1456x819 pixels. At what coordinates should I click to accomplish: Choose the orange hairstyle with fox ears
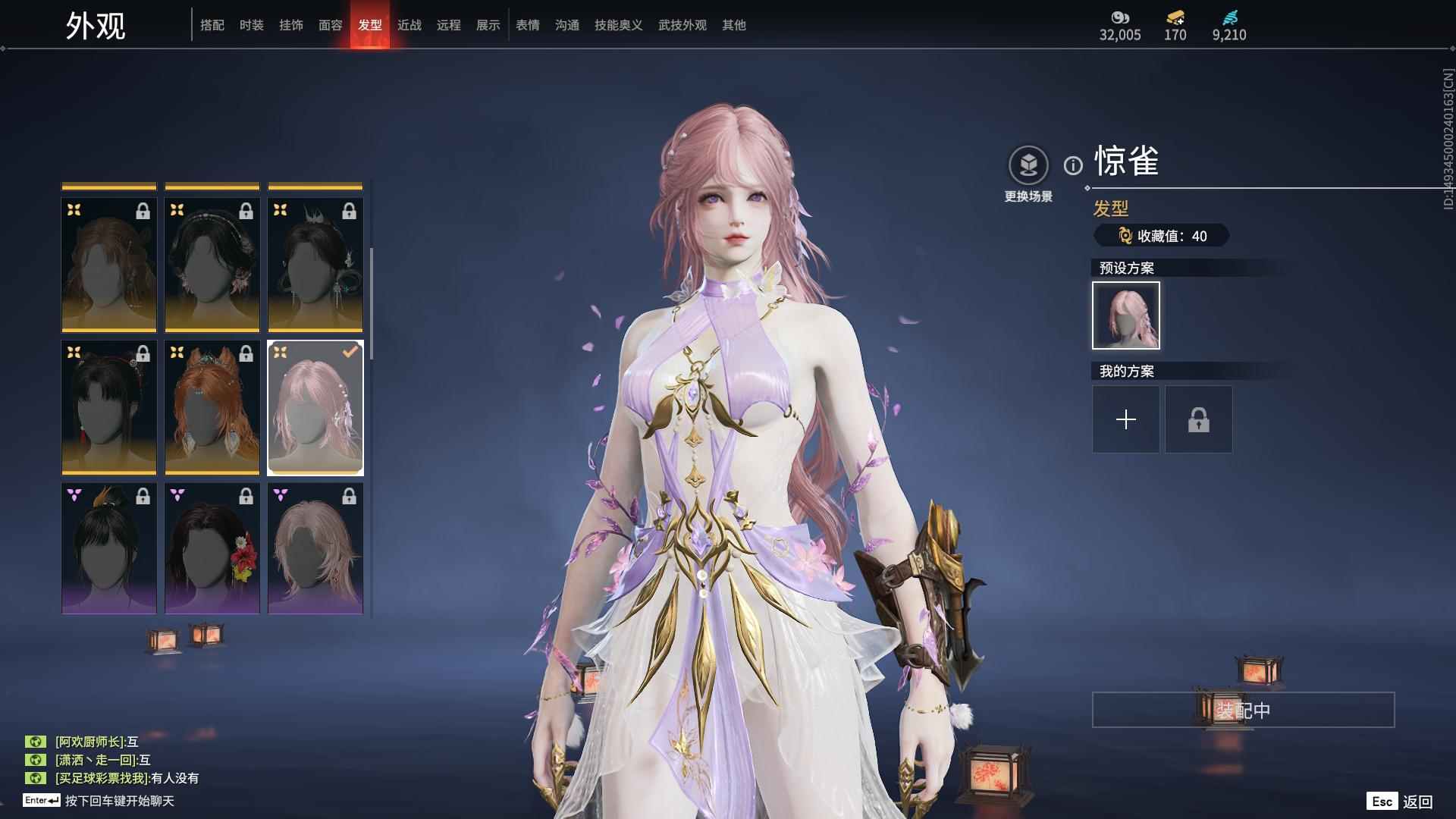[212, 407]
